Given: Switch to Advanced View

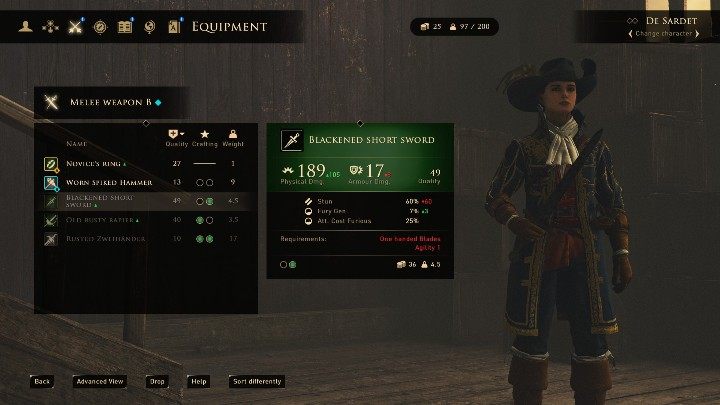Looking at the screenshot, I should click(98, 381).
